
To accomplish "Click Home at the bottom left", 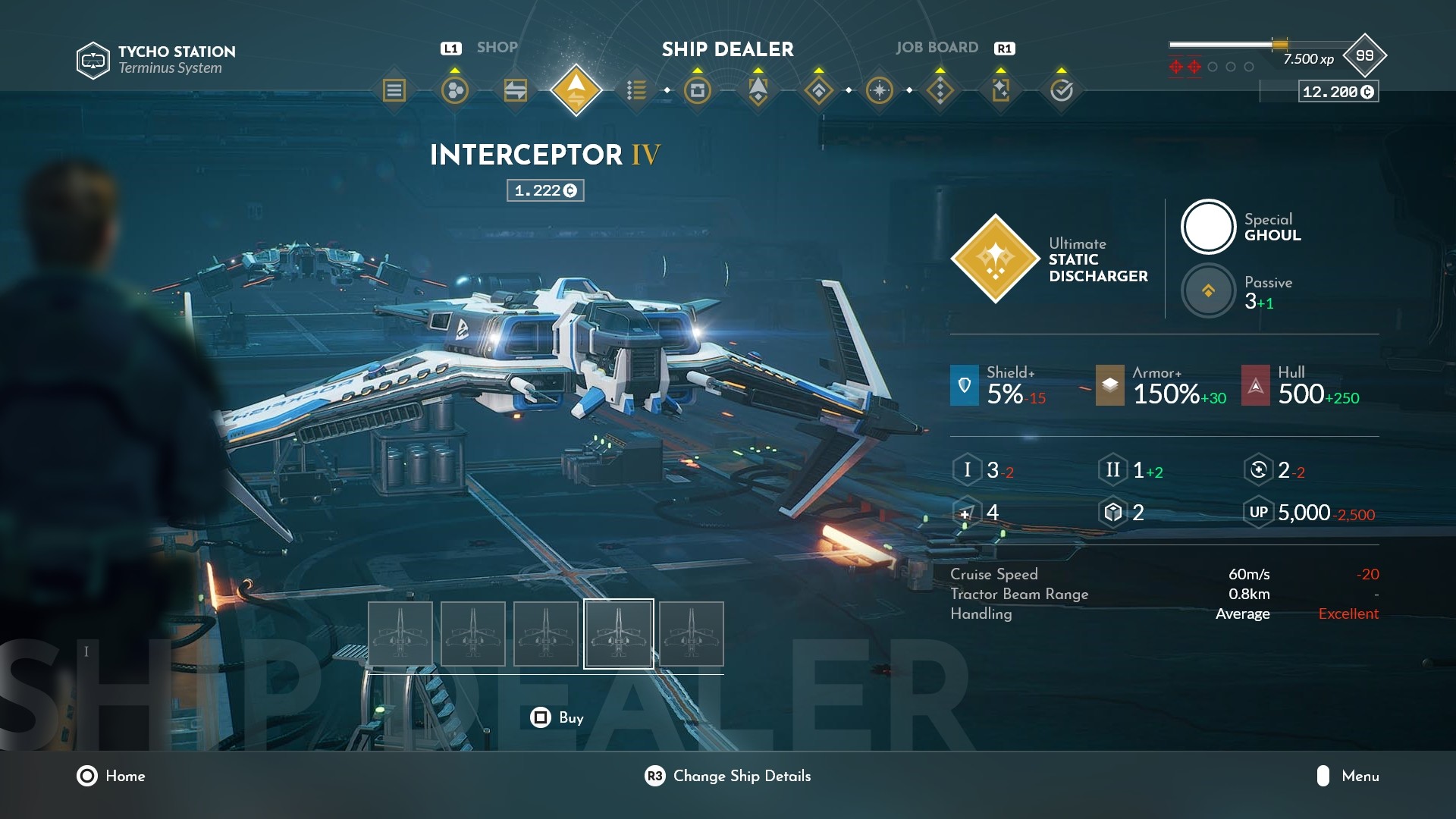I will tap(112, 777).
